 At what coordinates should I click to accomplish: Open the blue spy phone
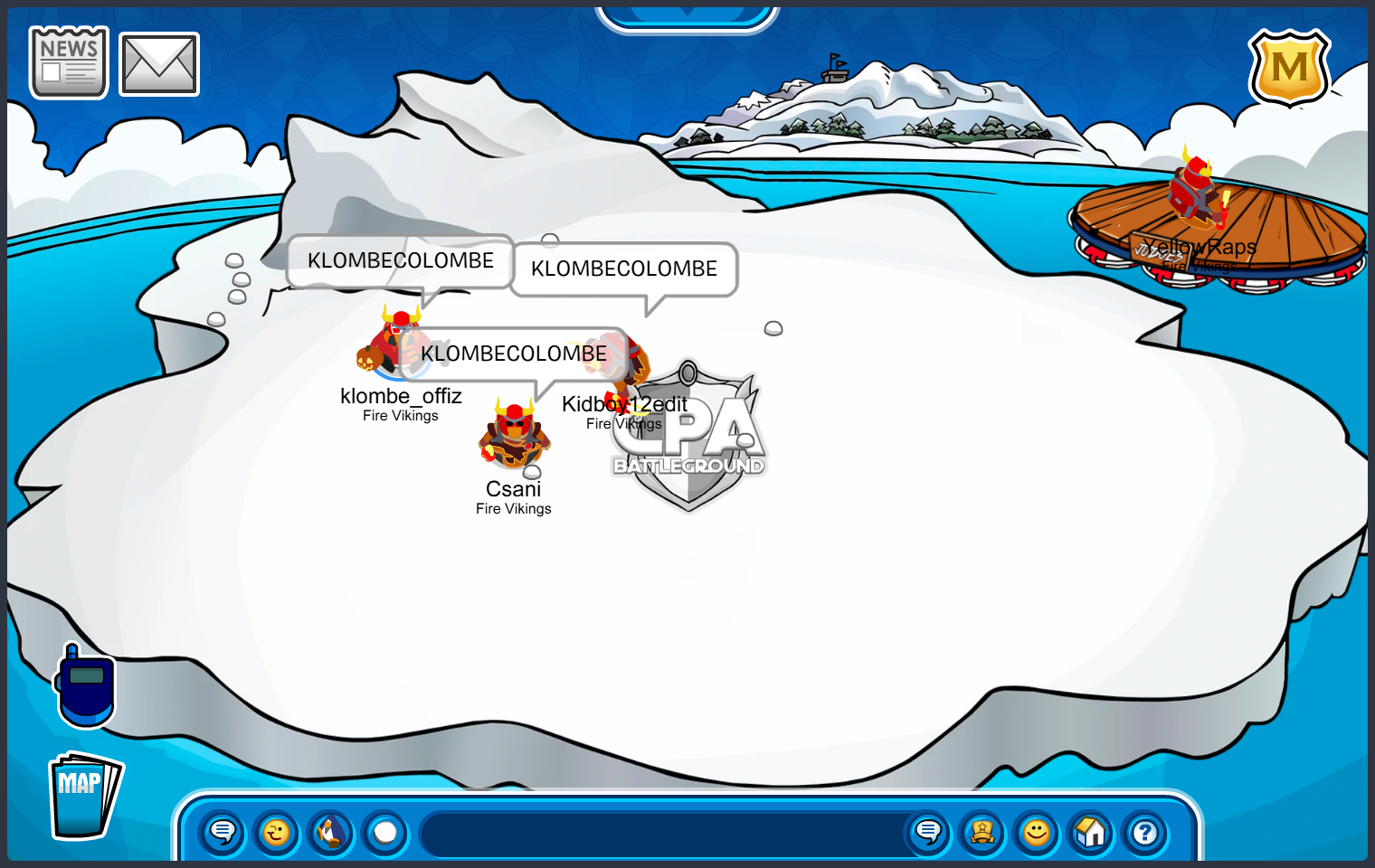coord(86,685)
